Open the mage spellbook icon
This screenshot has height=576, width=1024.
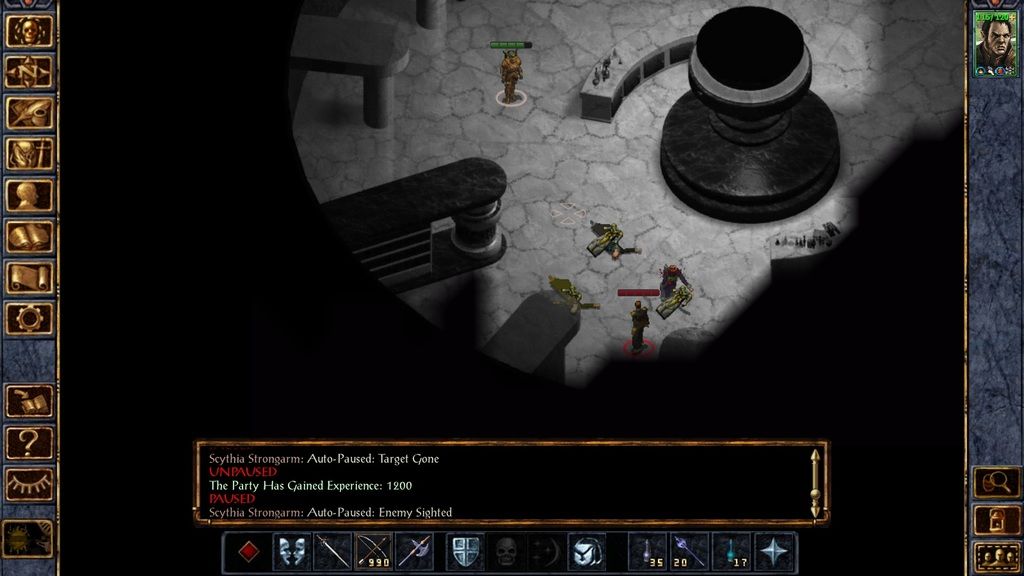click(x=29, y=236)
